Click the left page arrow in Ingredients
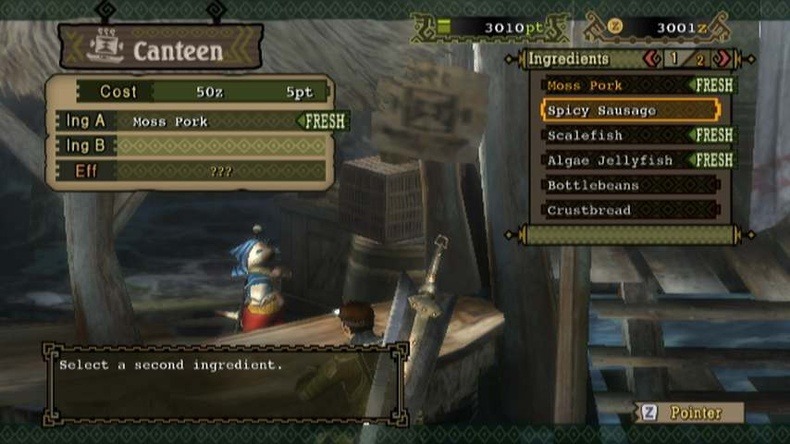This screenshot has width=790, height=444. pos(652,59)
